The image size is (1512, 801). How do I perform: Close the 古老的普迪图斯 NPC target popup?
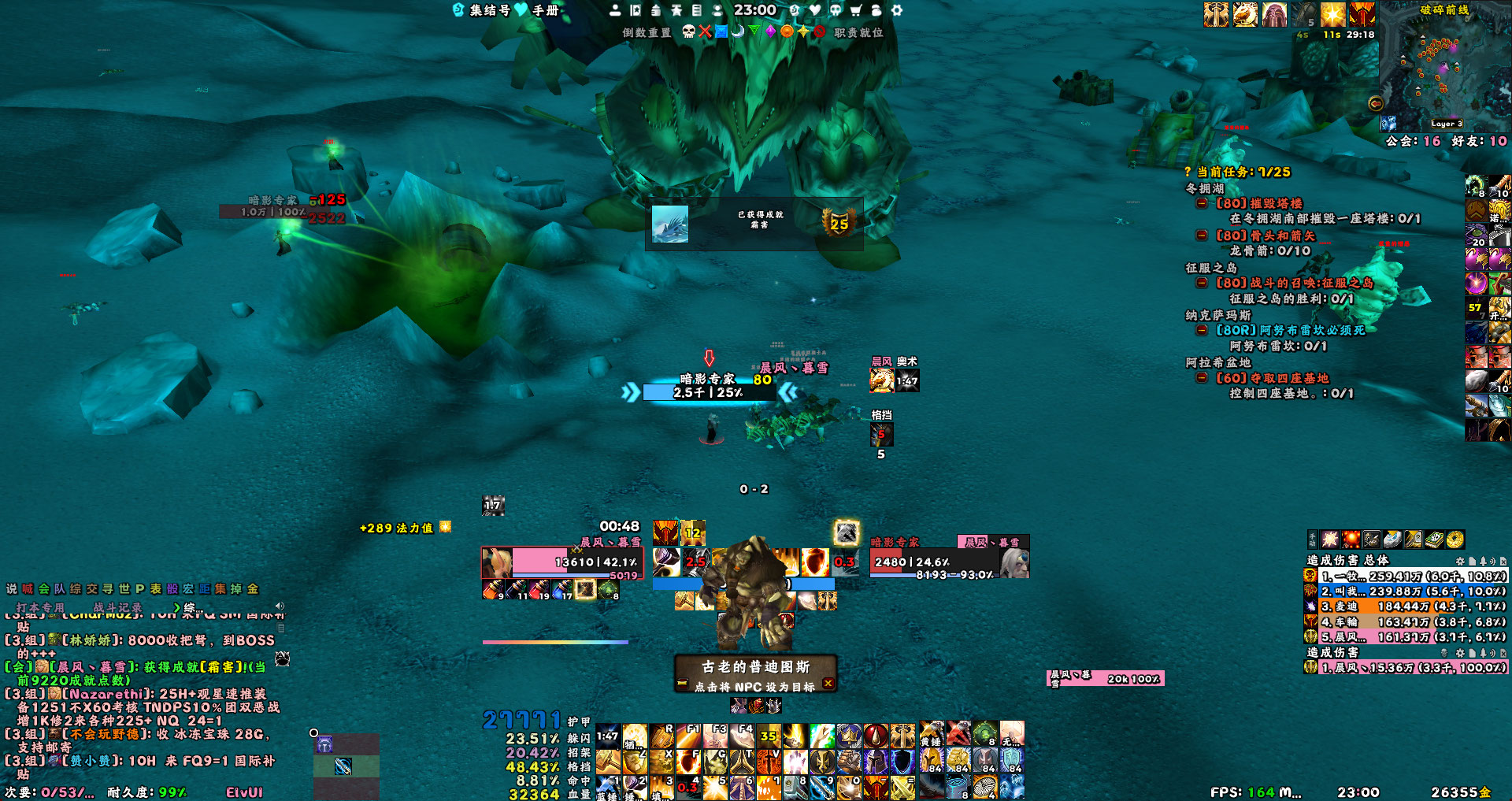[x=828, y=684]
